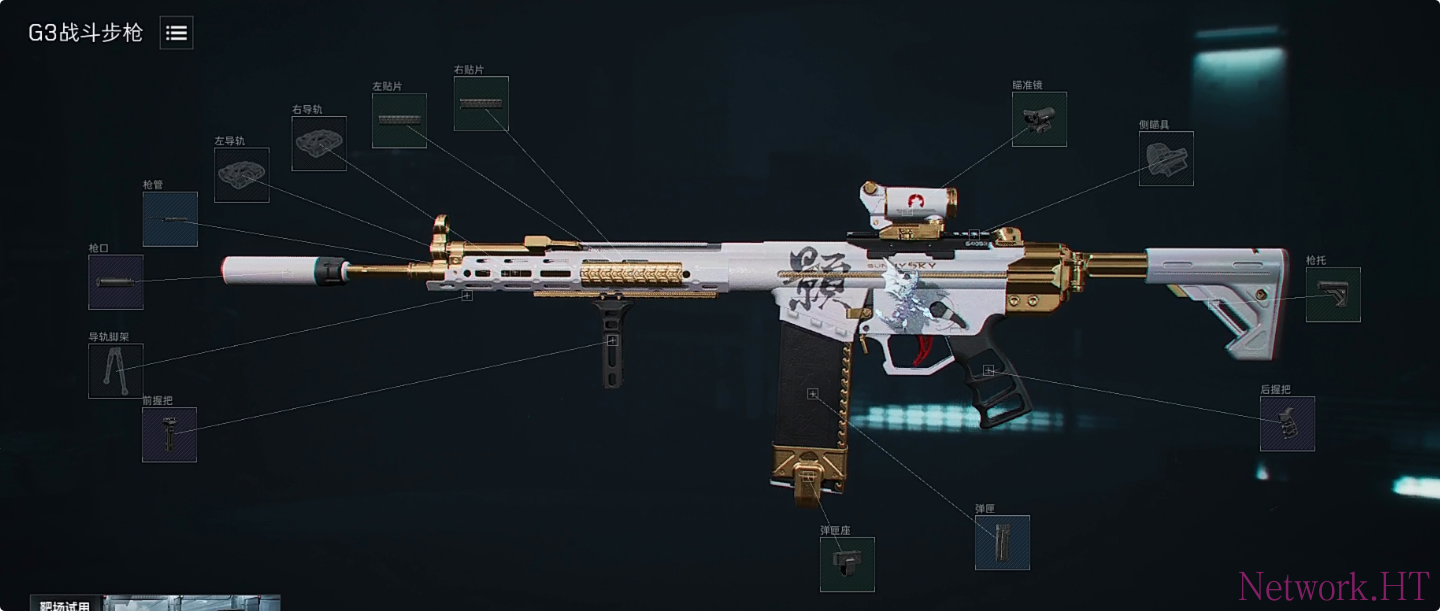Viewport: 1440px width, 611px height.
Task: Open the list menu beside G3战斗步枪
Action: tap(176, 33)
